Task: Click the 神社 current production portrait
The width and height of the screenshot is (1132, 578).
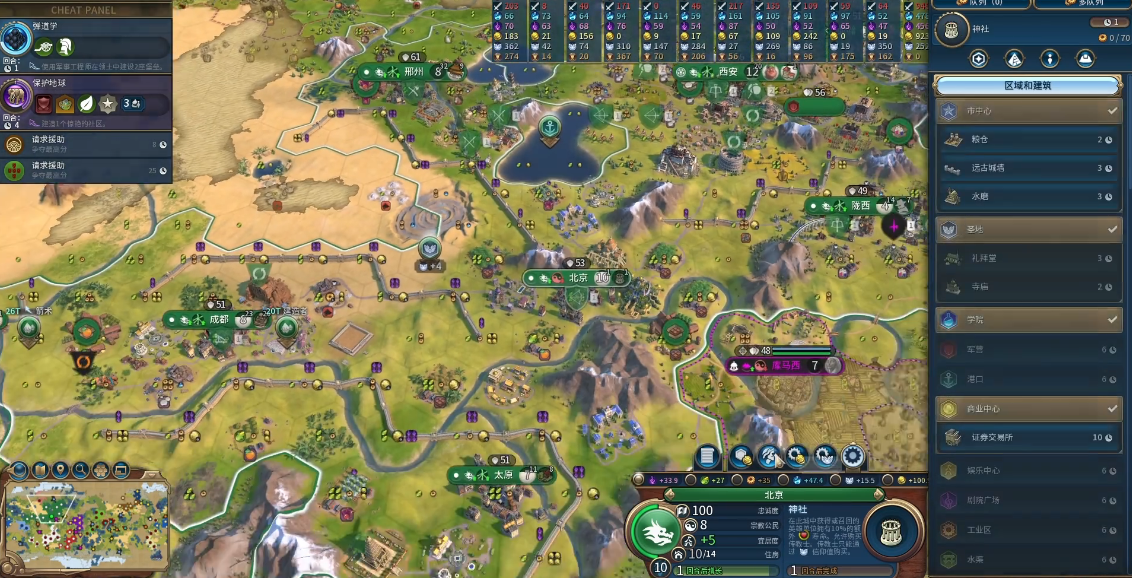Action: click(x=891, y=531)
